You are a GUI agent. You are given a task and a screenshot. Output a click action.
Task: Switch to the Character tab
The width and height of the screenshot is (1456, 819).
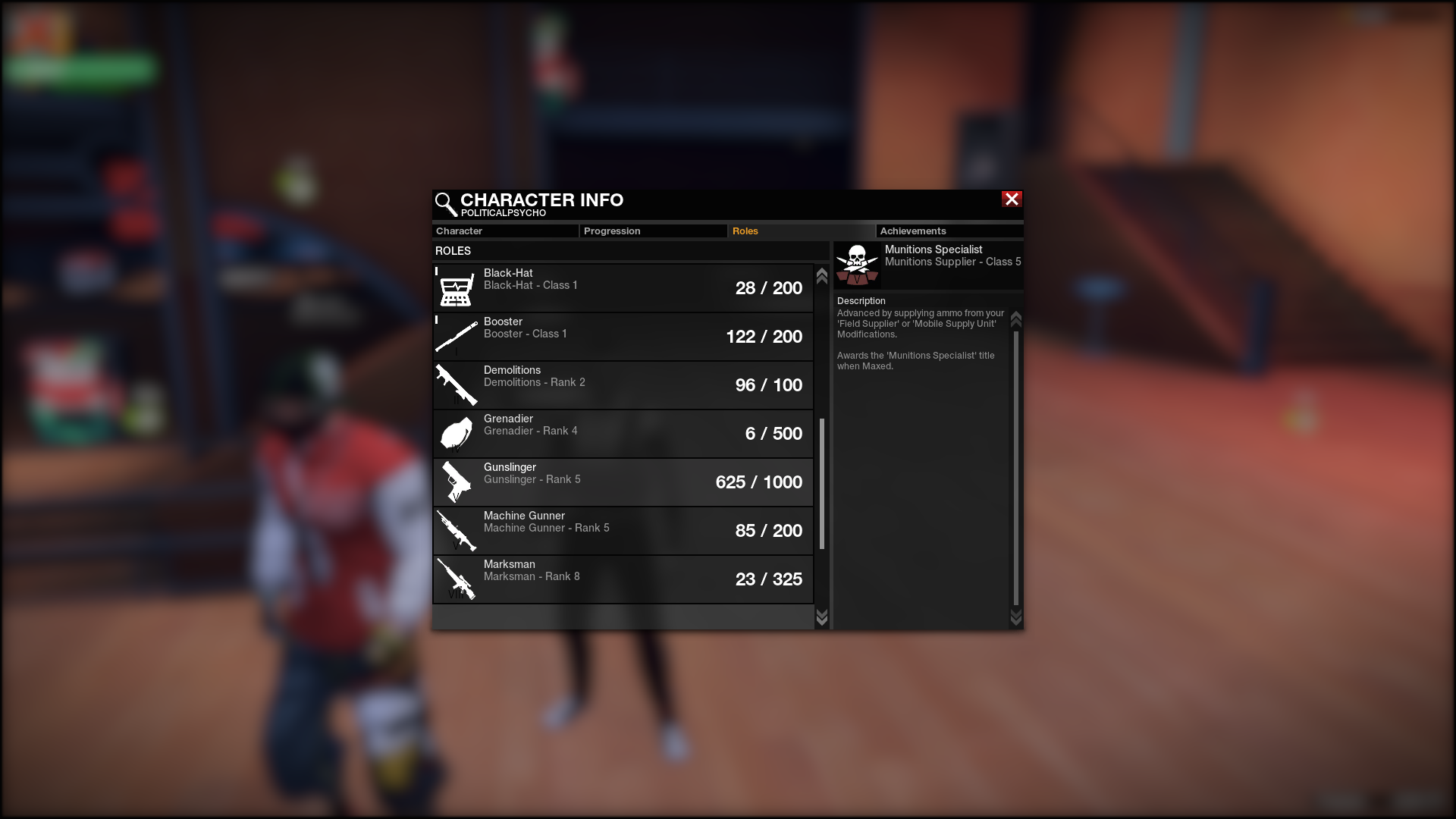tap(504, 231)
